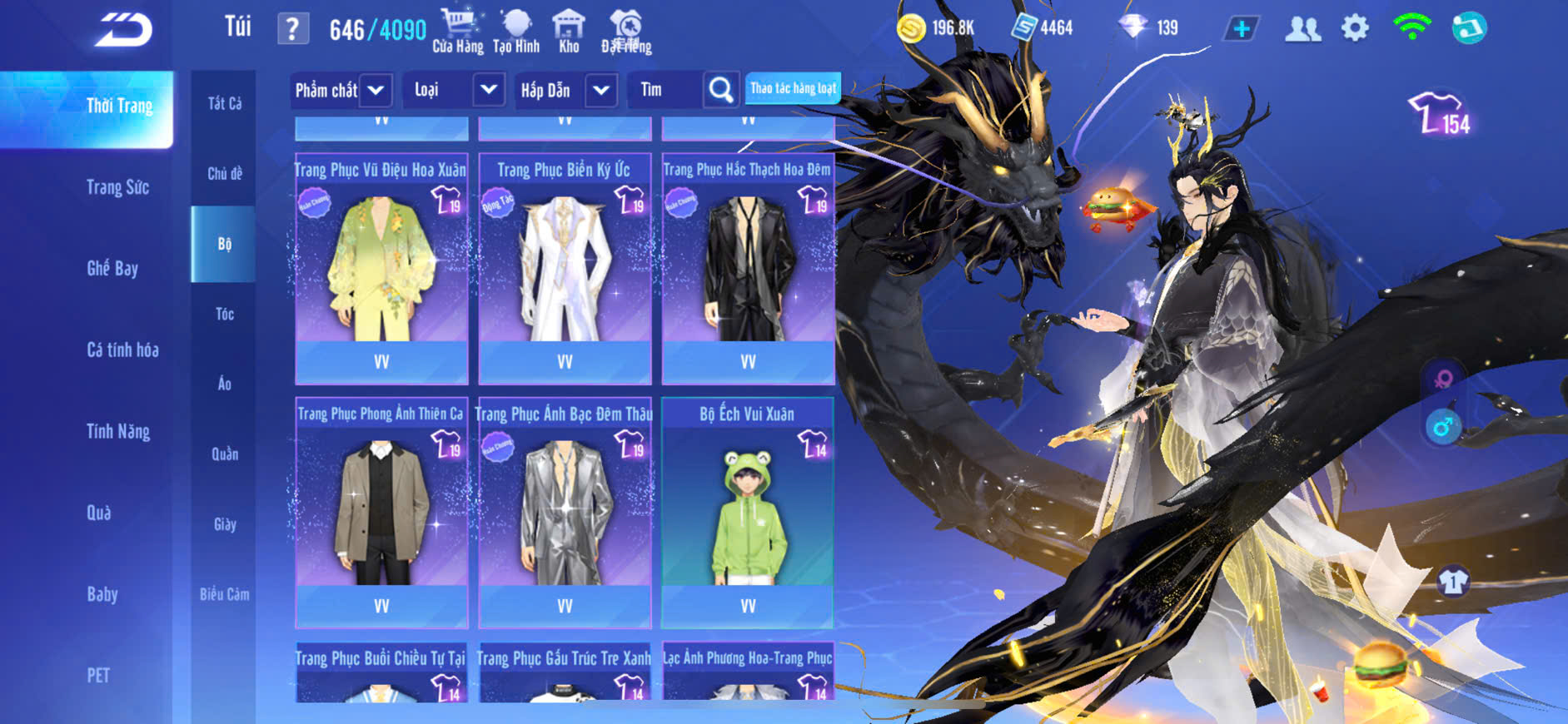Switch to Trang Sức category
This screenshot has width=1568, height=724.
pyautogui.click(x=117, y=187)
